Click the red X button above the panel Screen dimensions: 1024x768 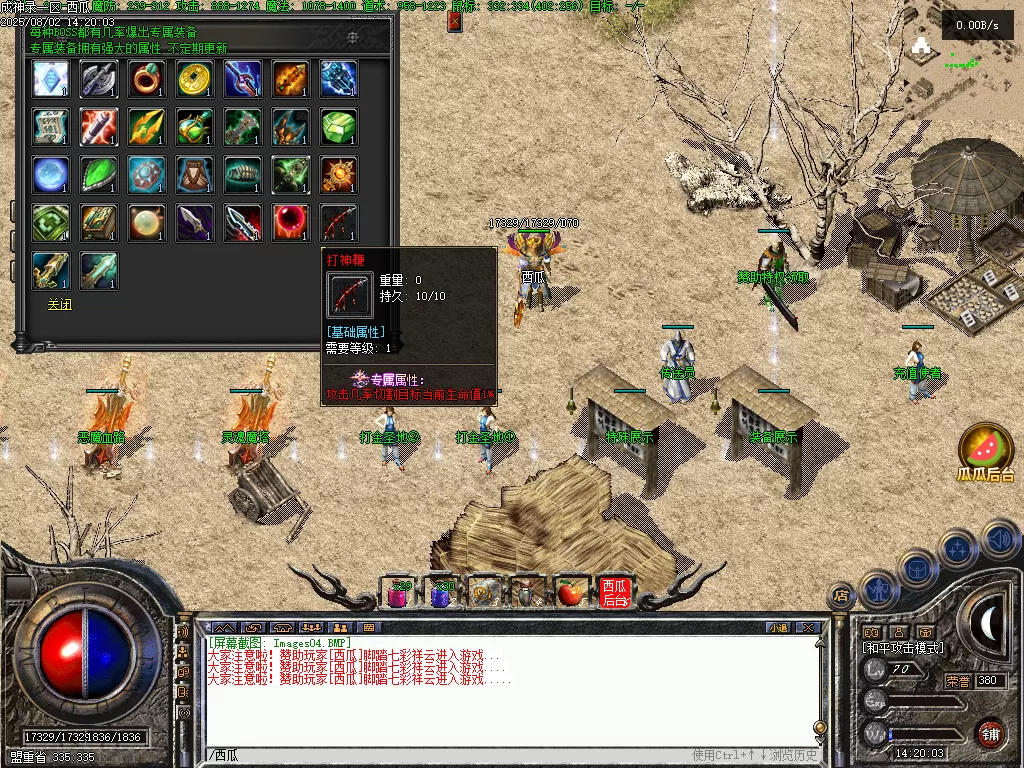click(x=455, y=21)
